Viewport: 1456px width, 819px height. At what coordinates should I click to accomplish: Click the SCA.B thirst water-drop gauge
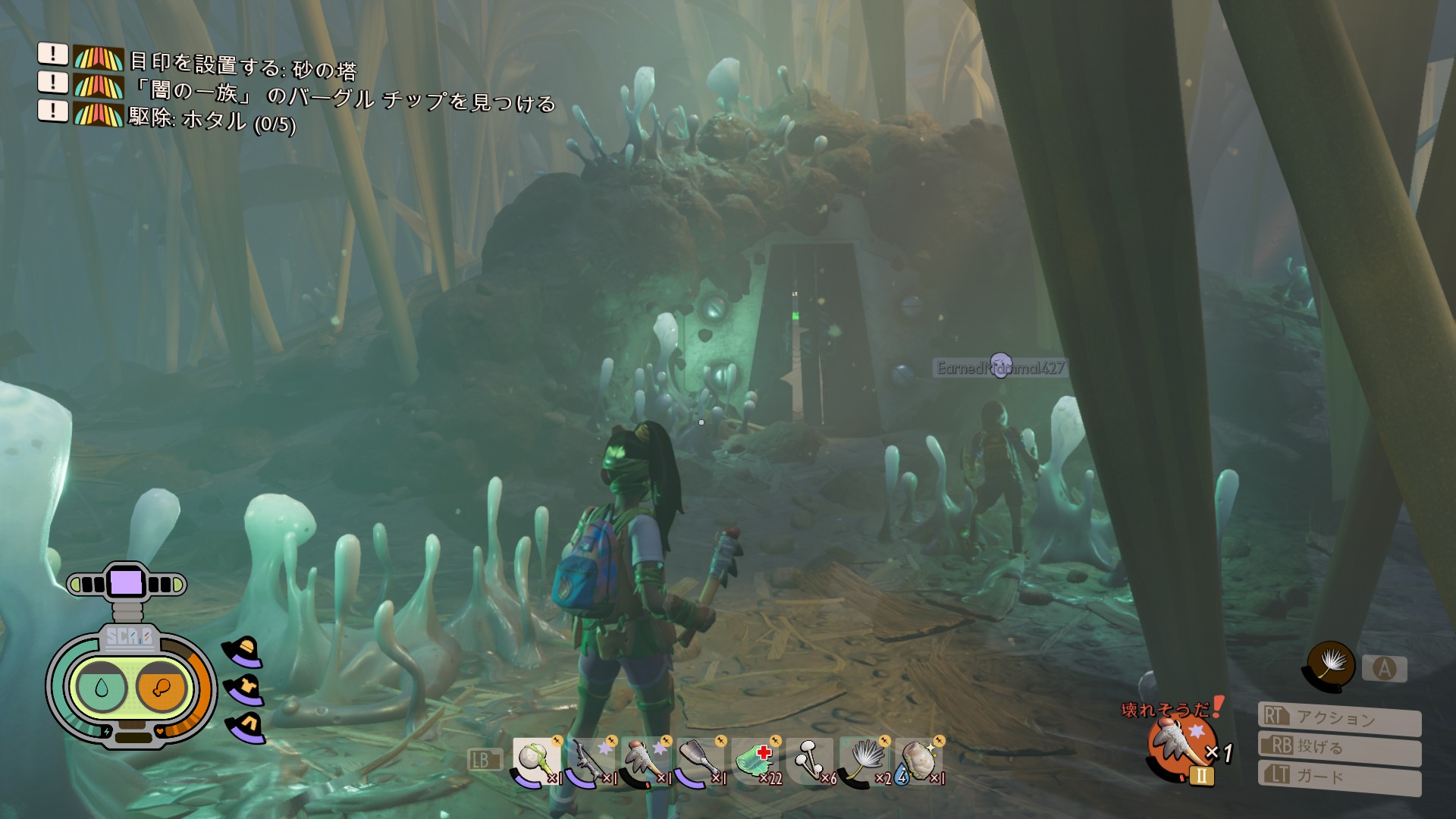coord(101,687)
